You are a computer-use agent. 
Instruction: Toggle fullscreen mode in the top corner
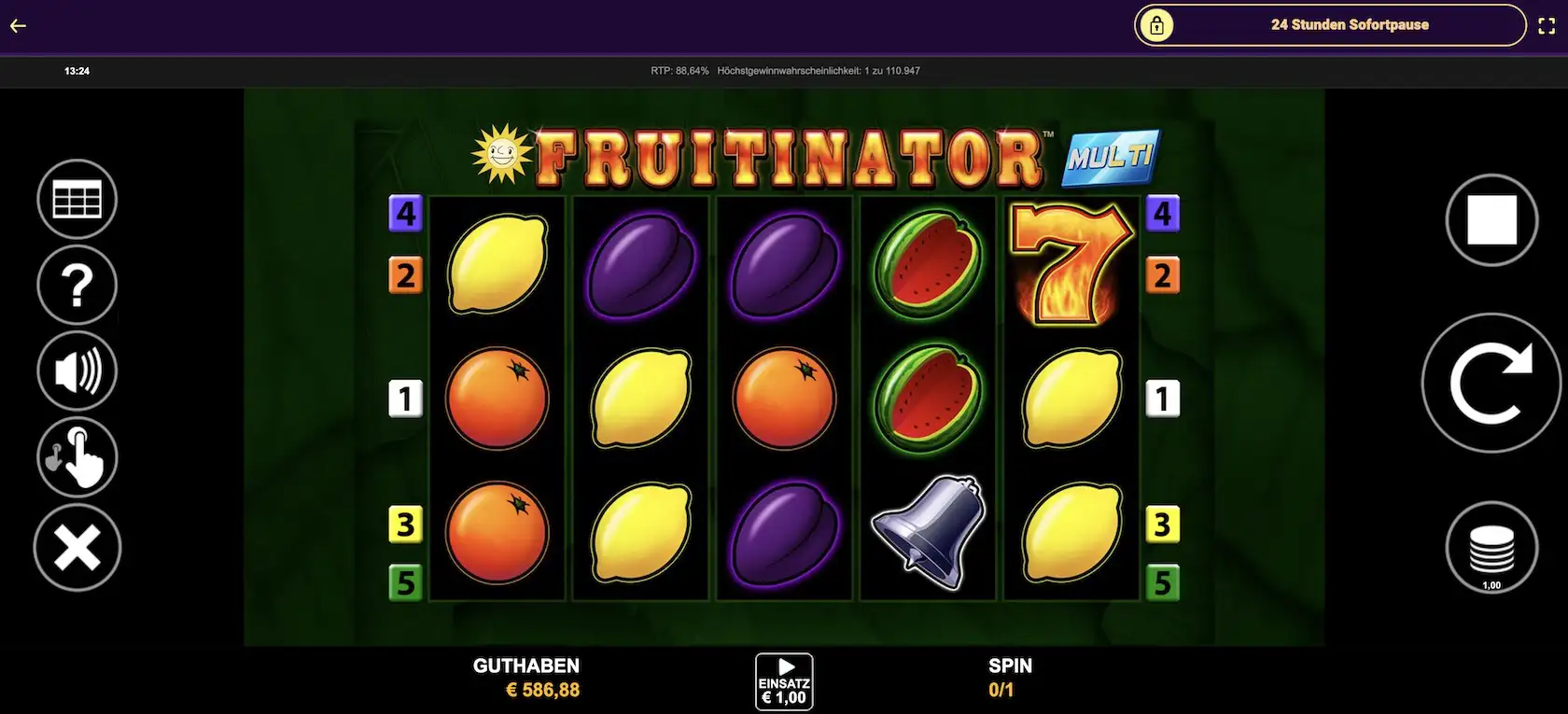click(1547, 26)
